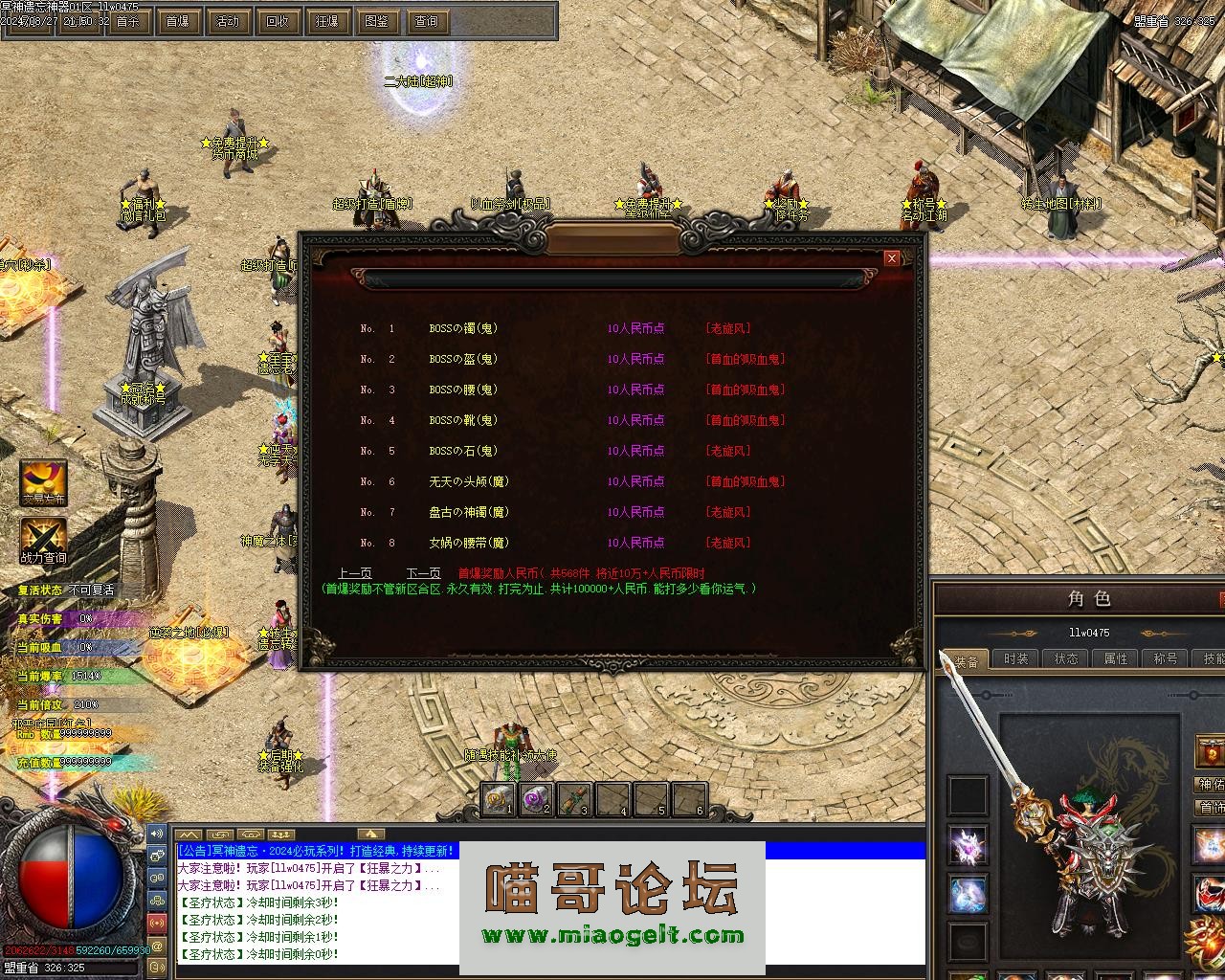1225x980 pixels.
Task: Switch to the 称号 (title) tab
Action: [x=1166, y=658]
